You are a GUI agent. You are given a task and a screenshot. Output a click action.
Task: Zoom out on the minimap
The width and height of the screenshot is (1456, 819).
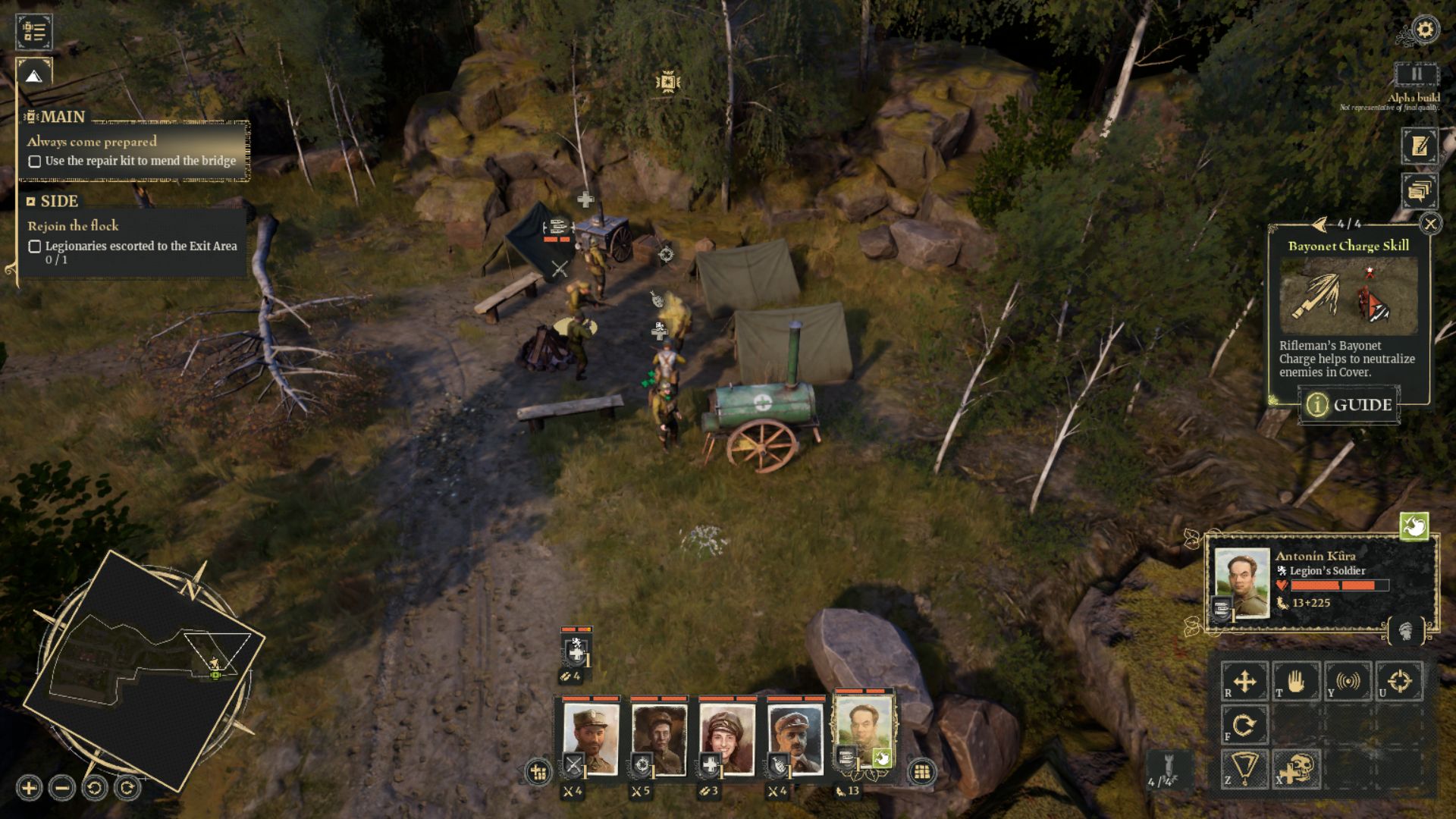pos(62,788)
